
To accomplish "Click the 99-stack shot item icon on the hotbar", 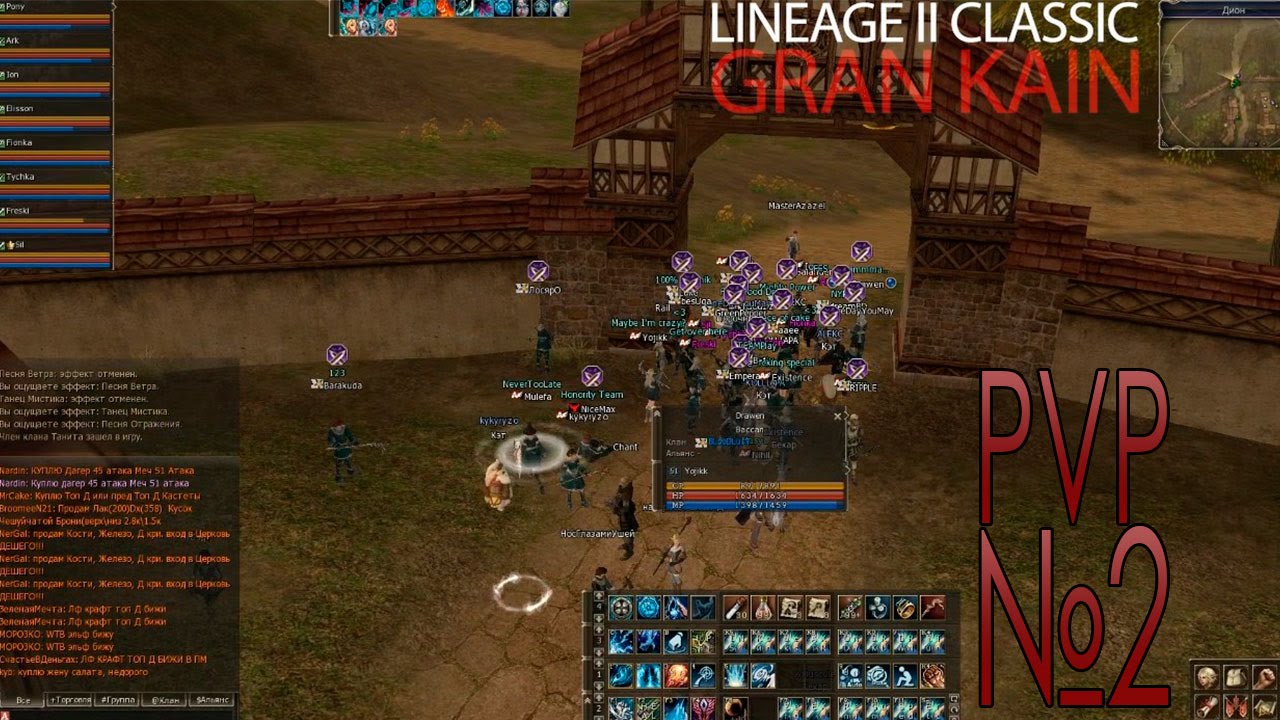I will pos(848,609).
